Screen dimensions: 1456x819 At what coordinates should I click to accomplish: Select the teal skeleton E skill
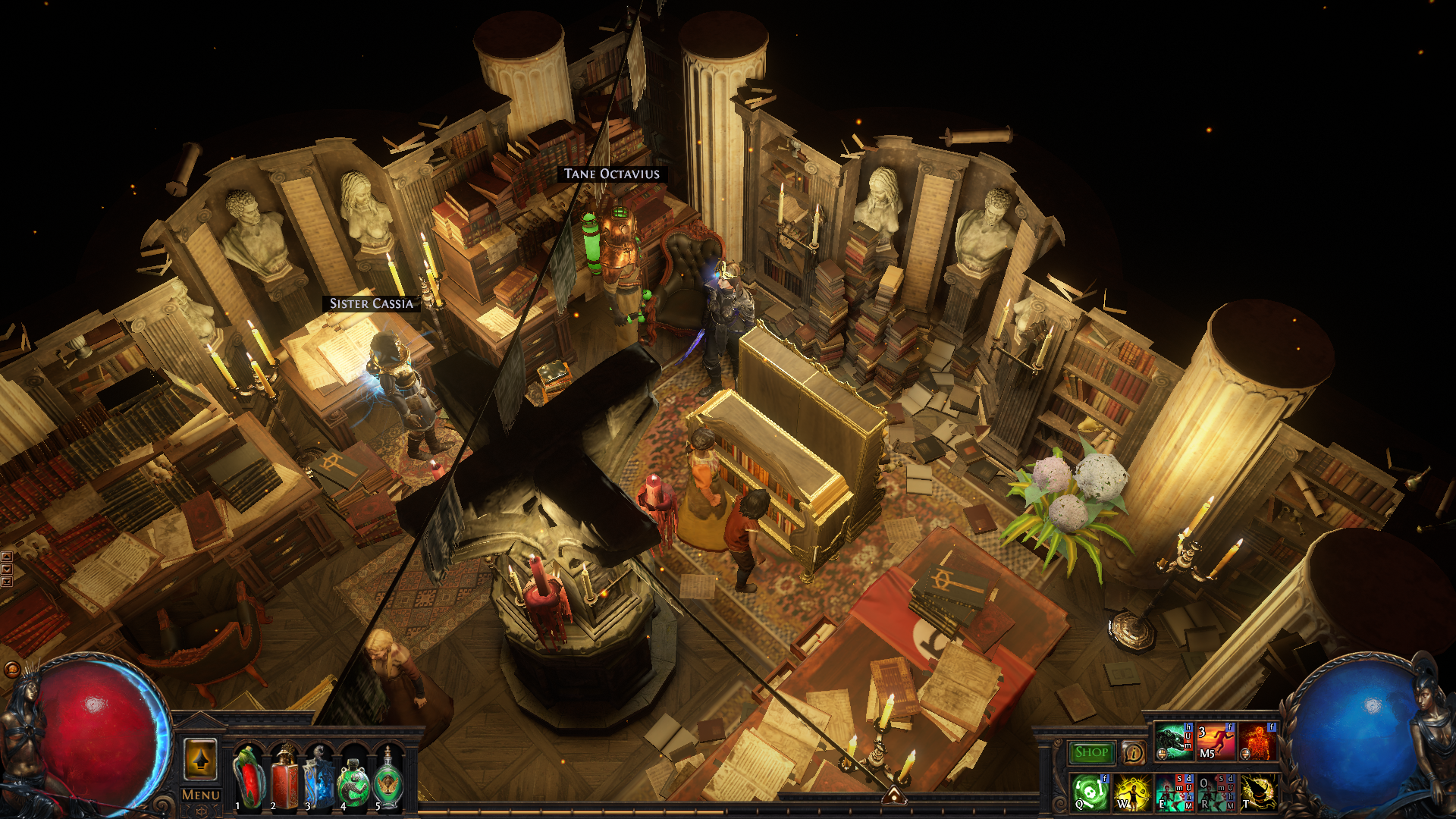[1174, 792]
